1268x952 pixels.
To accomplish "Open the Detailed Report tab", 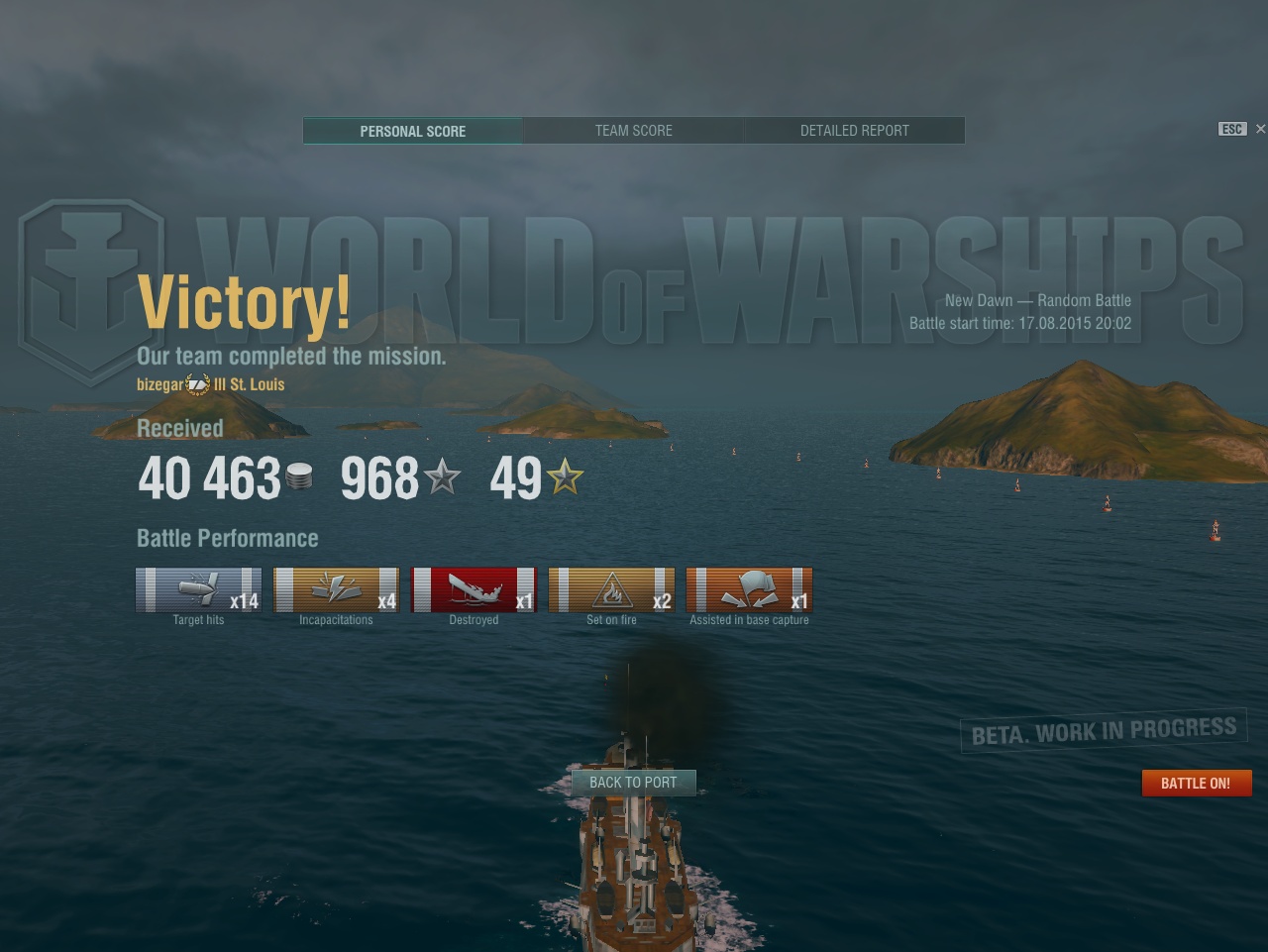I will tap(854, 131).
